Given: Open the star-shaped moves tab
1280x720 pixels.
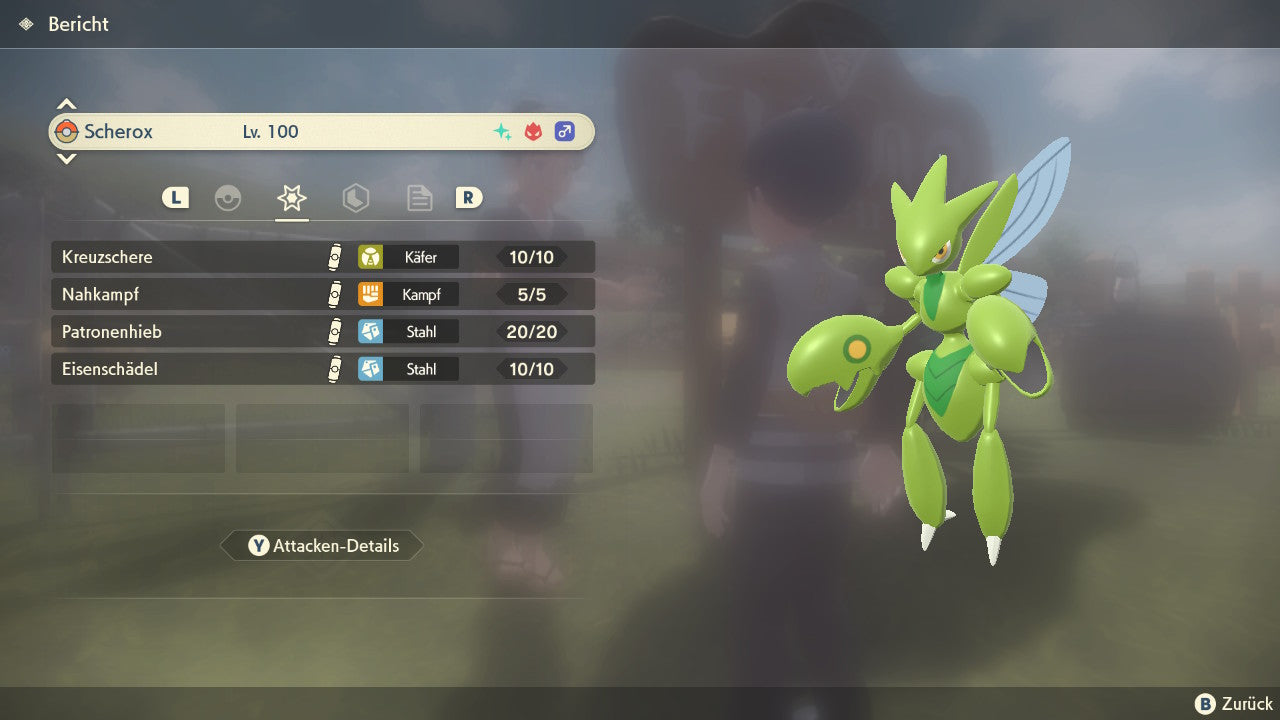Looking at the screenshot, I should pyautogui.click(x=291, y=198).
